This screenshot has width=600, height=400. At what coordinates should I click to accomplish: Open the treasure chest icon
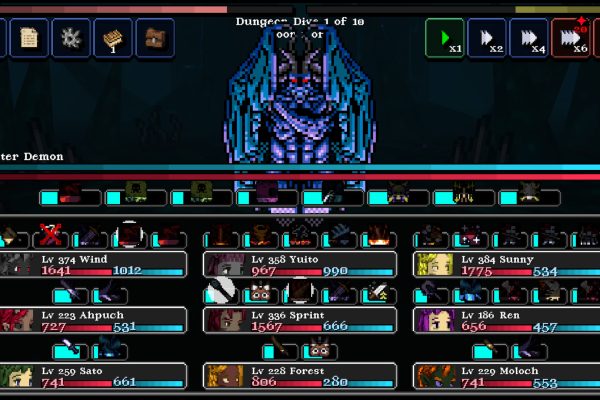tap(154, 39)
